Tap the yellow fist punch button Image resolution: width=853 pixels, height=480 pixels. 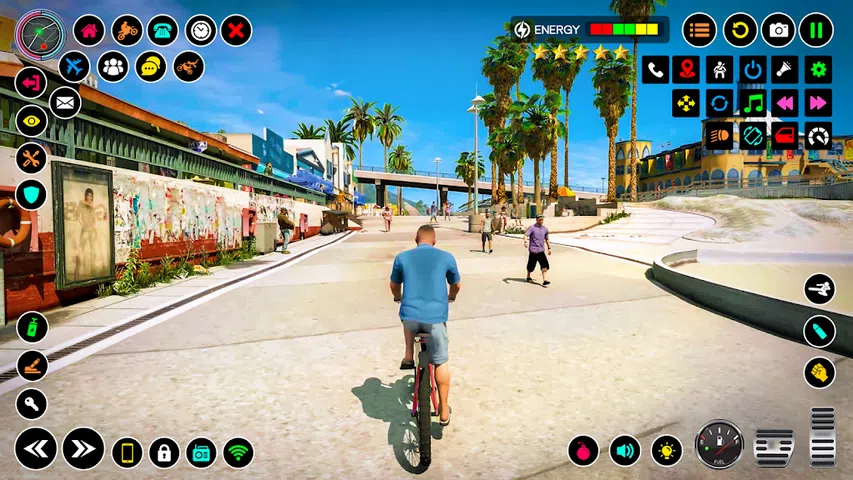[819, 372]
